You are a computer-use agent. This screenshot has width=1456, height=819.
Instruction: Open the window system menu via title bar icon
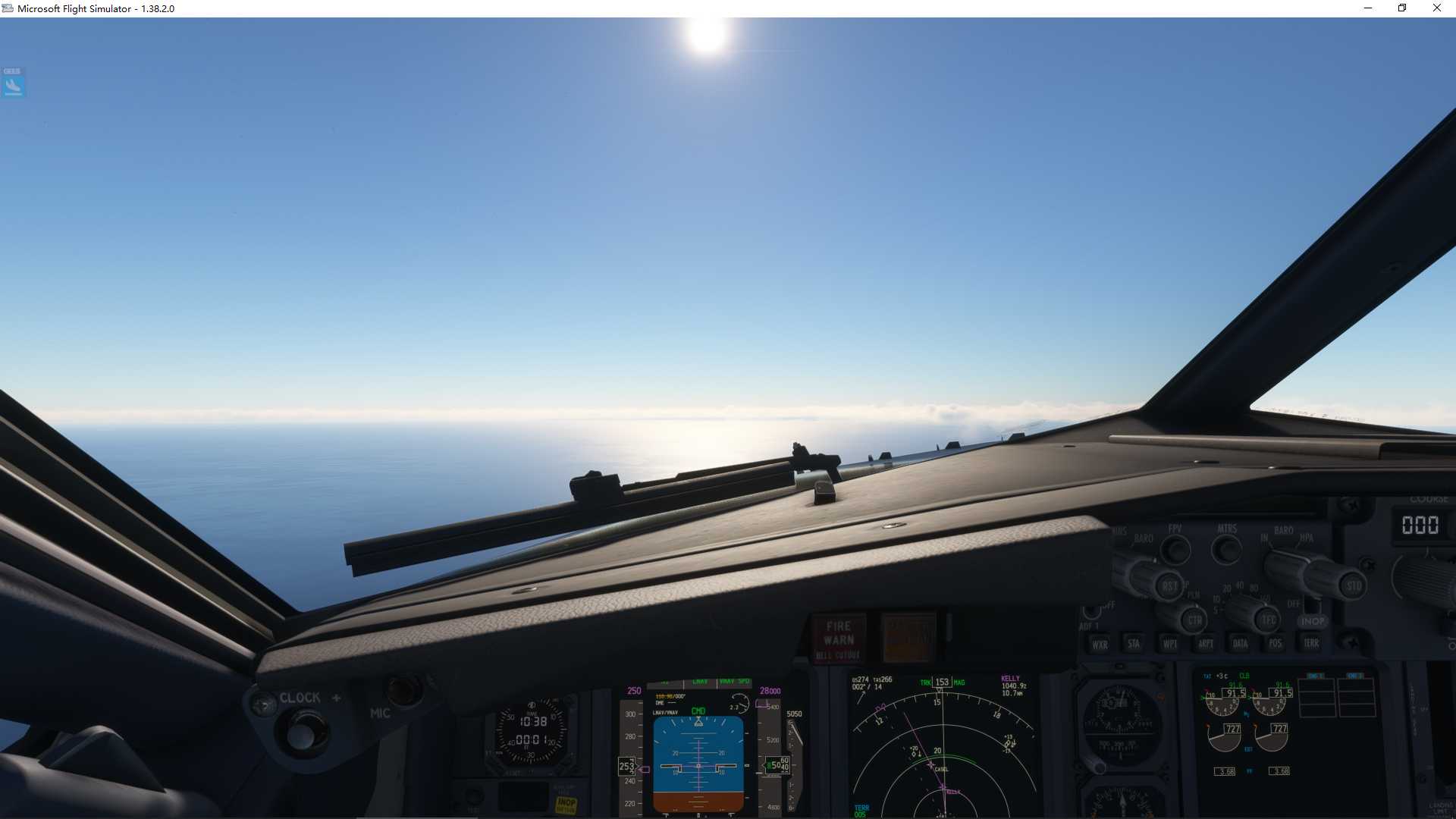click(x=8, y=8)
